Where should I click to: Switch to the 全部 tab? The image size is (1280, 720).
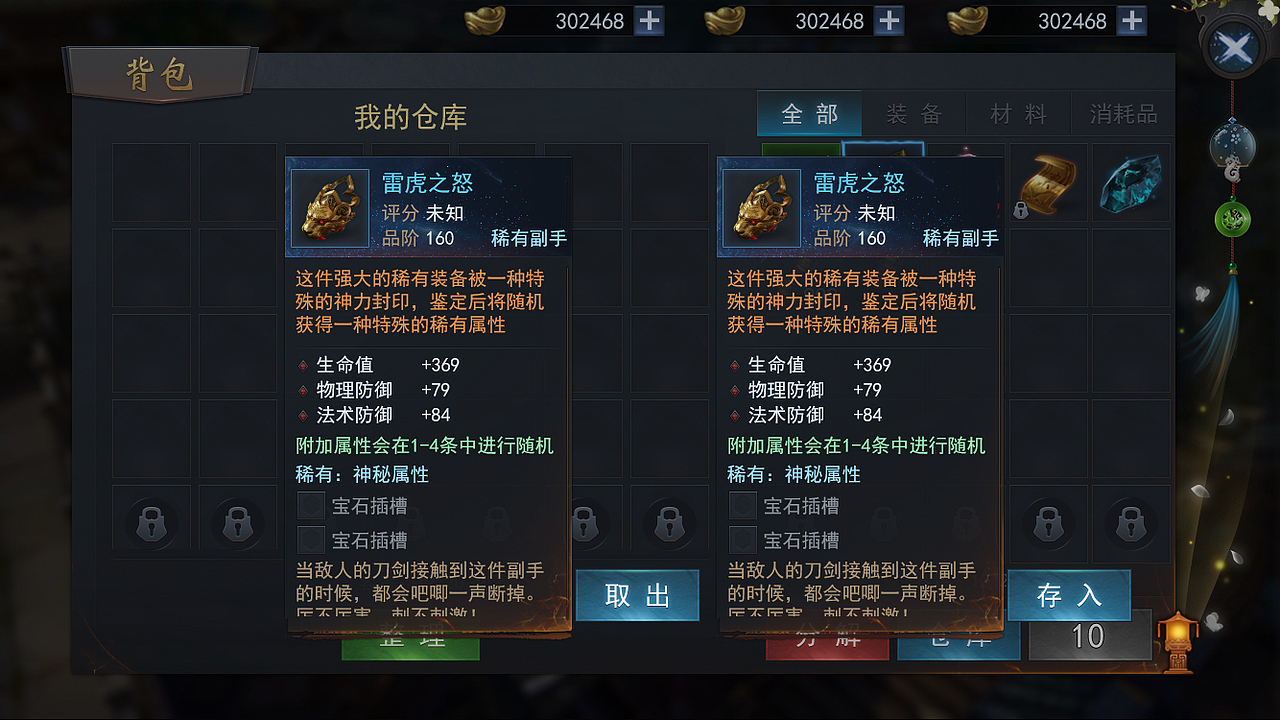pos(809,113)
